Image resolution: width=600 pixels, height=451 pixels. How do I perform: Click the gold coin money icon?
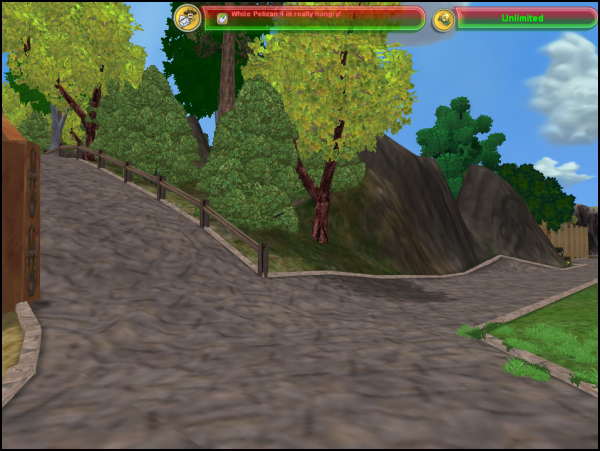[444, 19]
